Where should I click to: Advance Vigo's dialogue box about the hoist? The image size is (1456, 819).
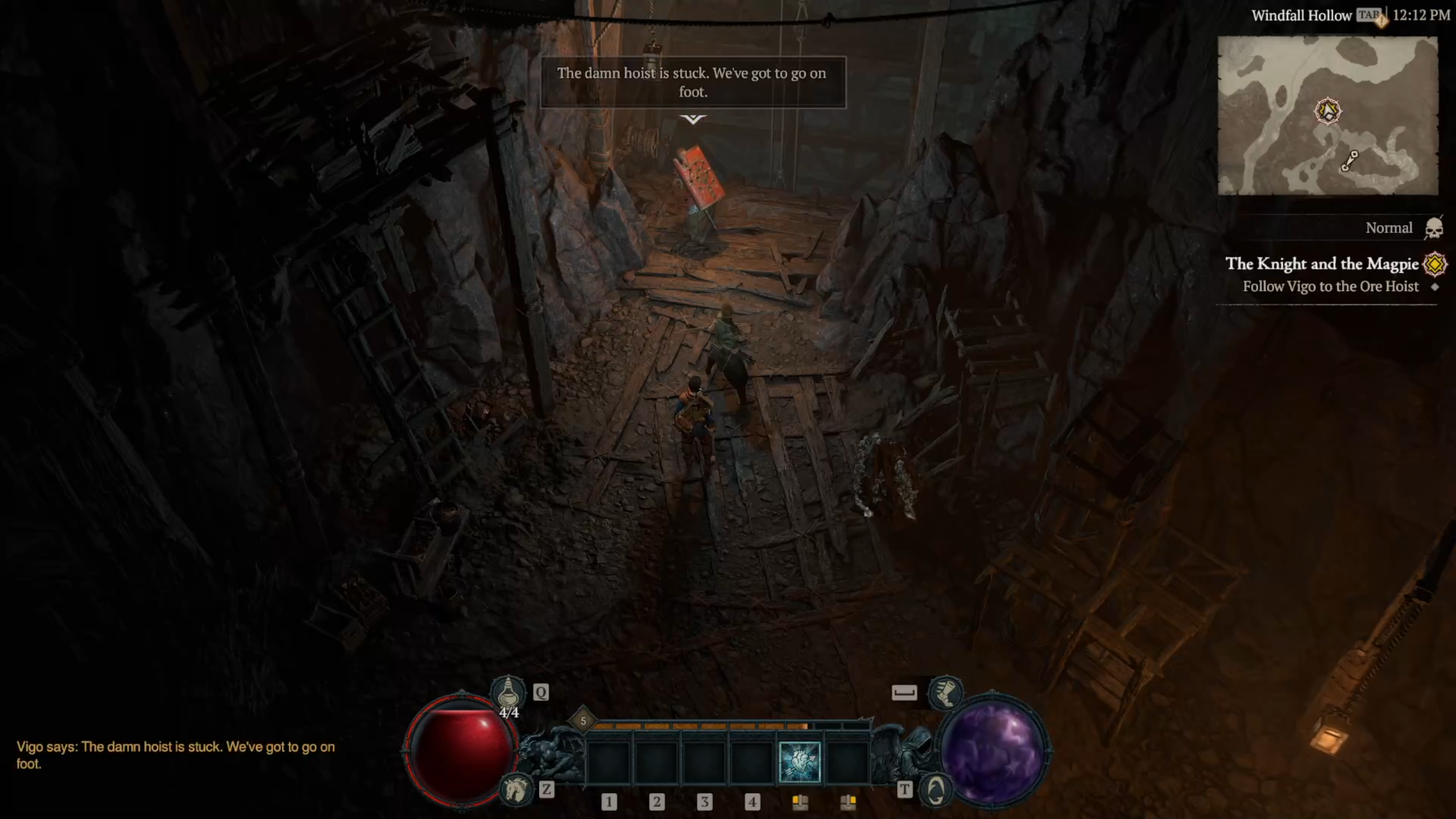coord(692,83)
